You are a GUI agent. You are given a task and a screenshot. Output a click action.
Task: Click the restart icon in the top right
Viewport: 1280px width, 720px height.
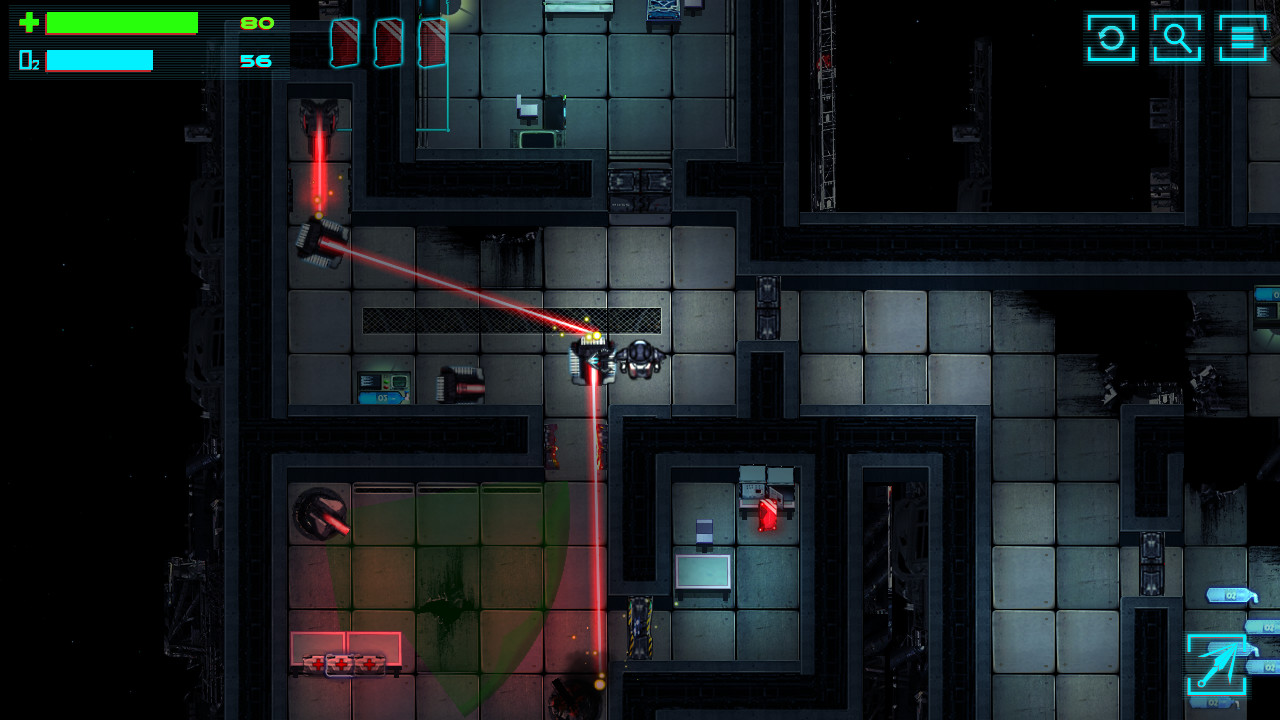pyautogui.click(x=1110, y=39)
